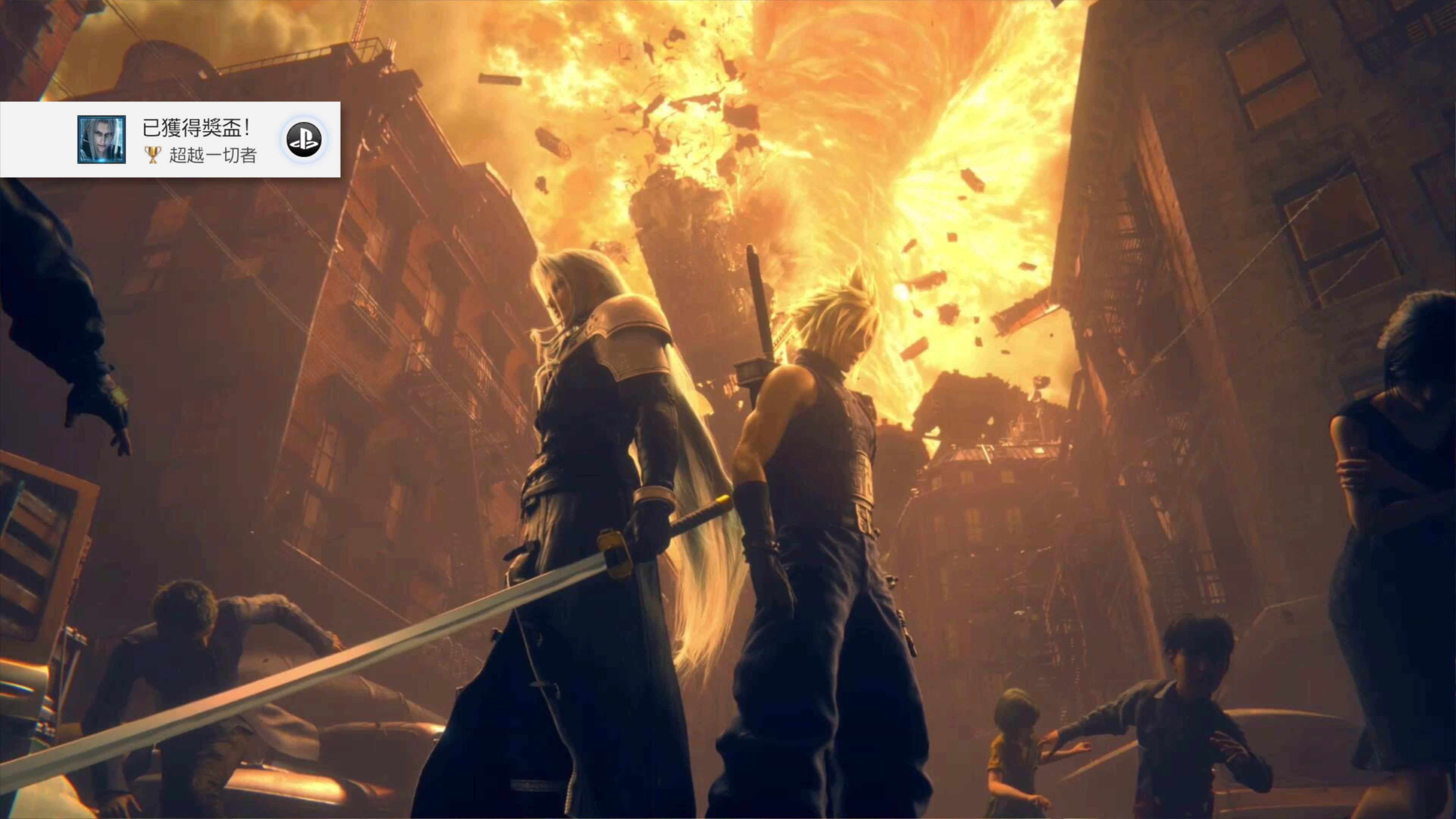Click the PlayStation logo icon

click(x=304, y=140)
